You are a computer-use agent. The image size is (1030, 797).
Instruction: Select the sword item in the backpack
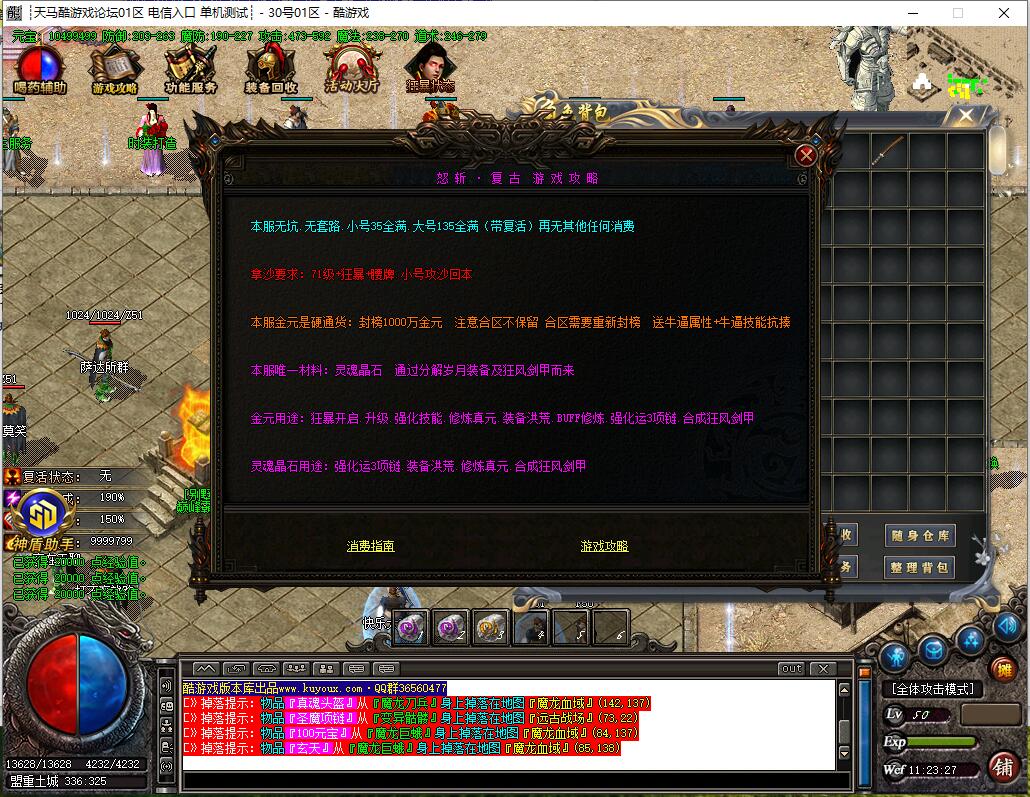pos(889,151)
